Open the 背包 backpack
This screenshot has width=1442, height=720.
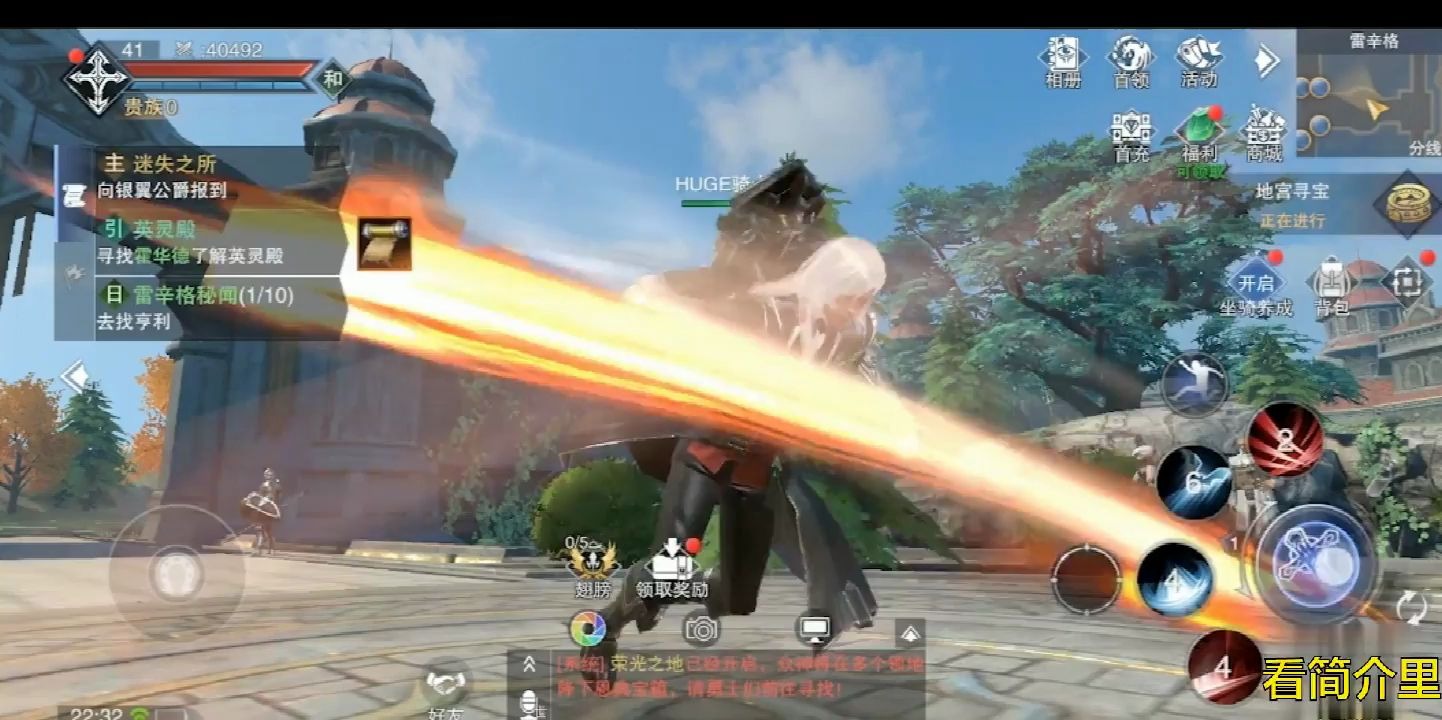pyautogui.click(x=1331, y=285)
